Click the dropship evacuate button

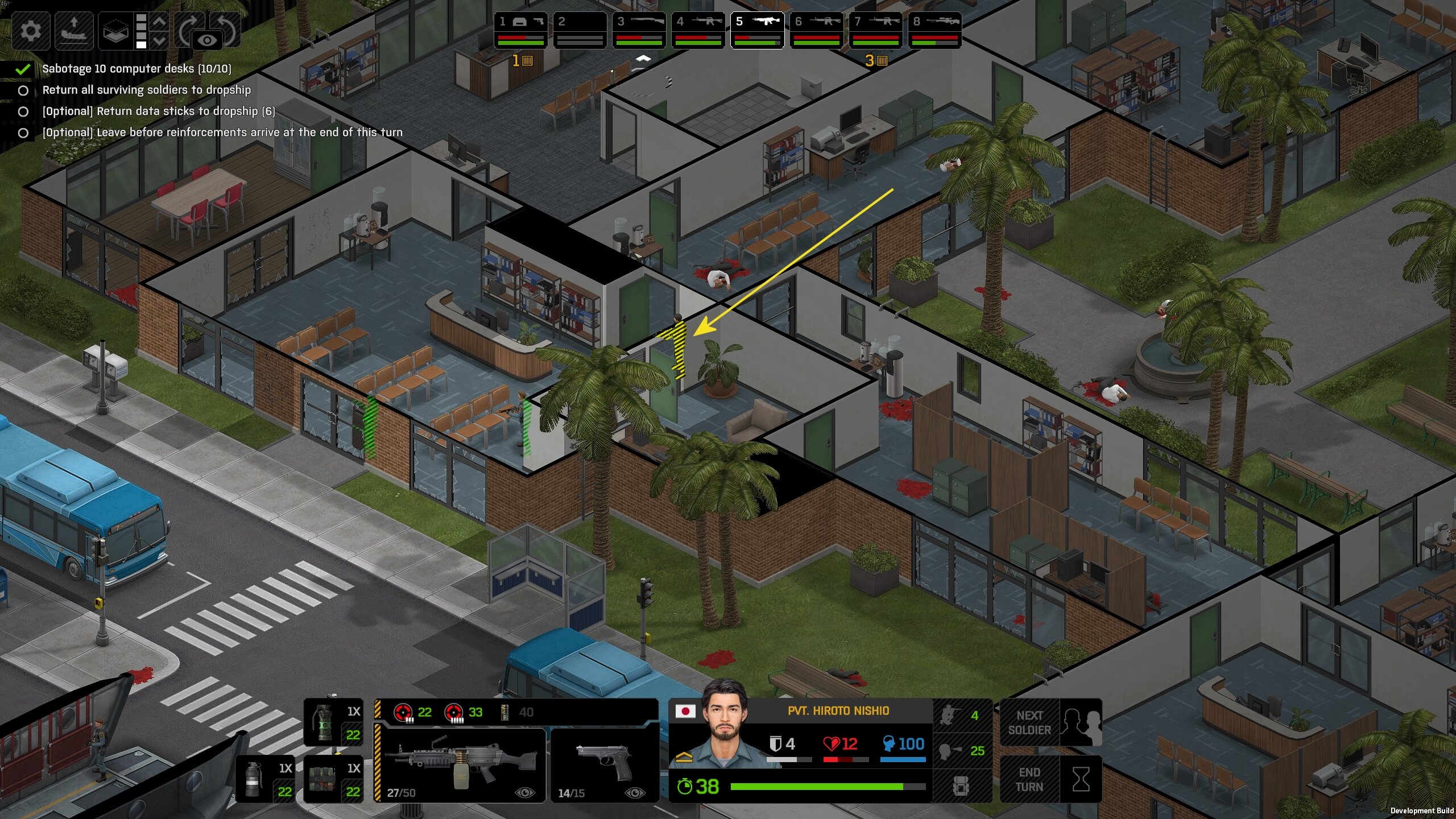click(74, 30)
